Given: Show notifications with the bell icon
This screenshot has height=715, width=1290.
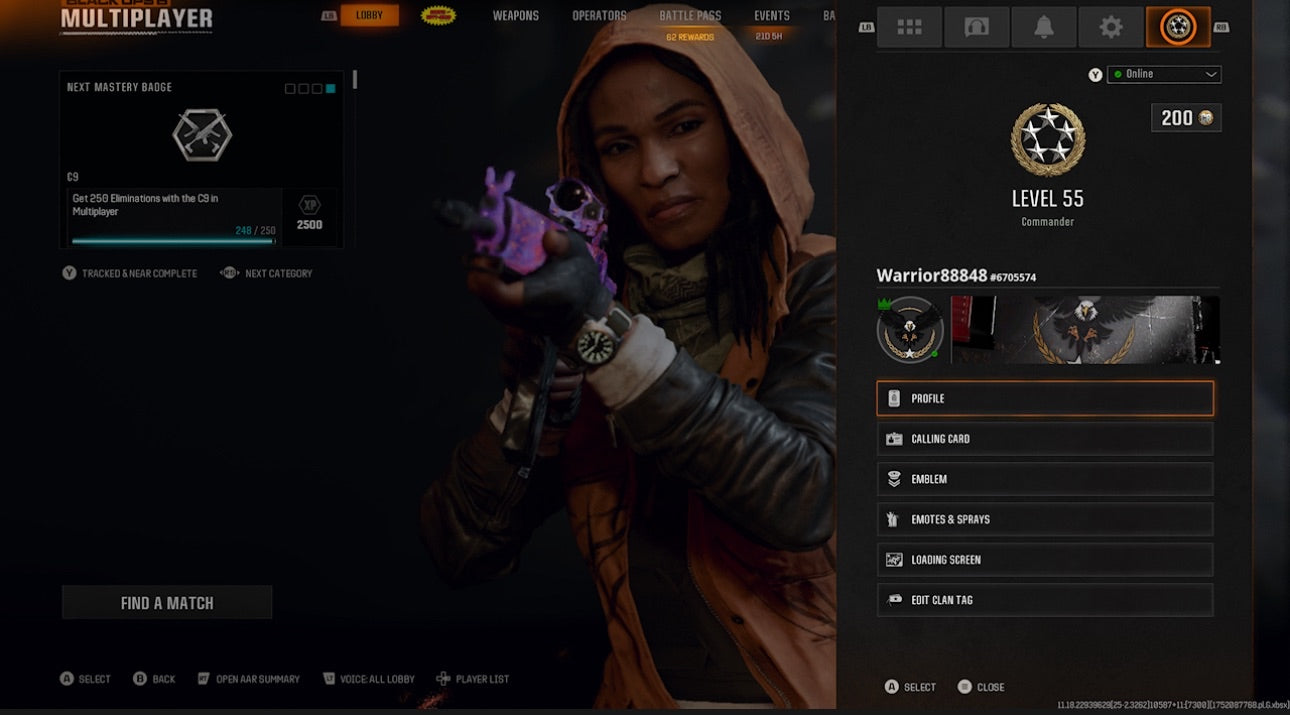Looking at the screenshot, I should [1044, 28].
